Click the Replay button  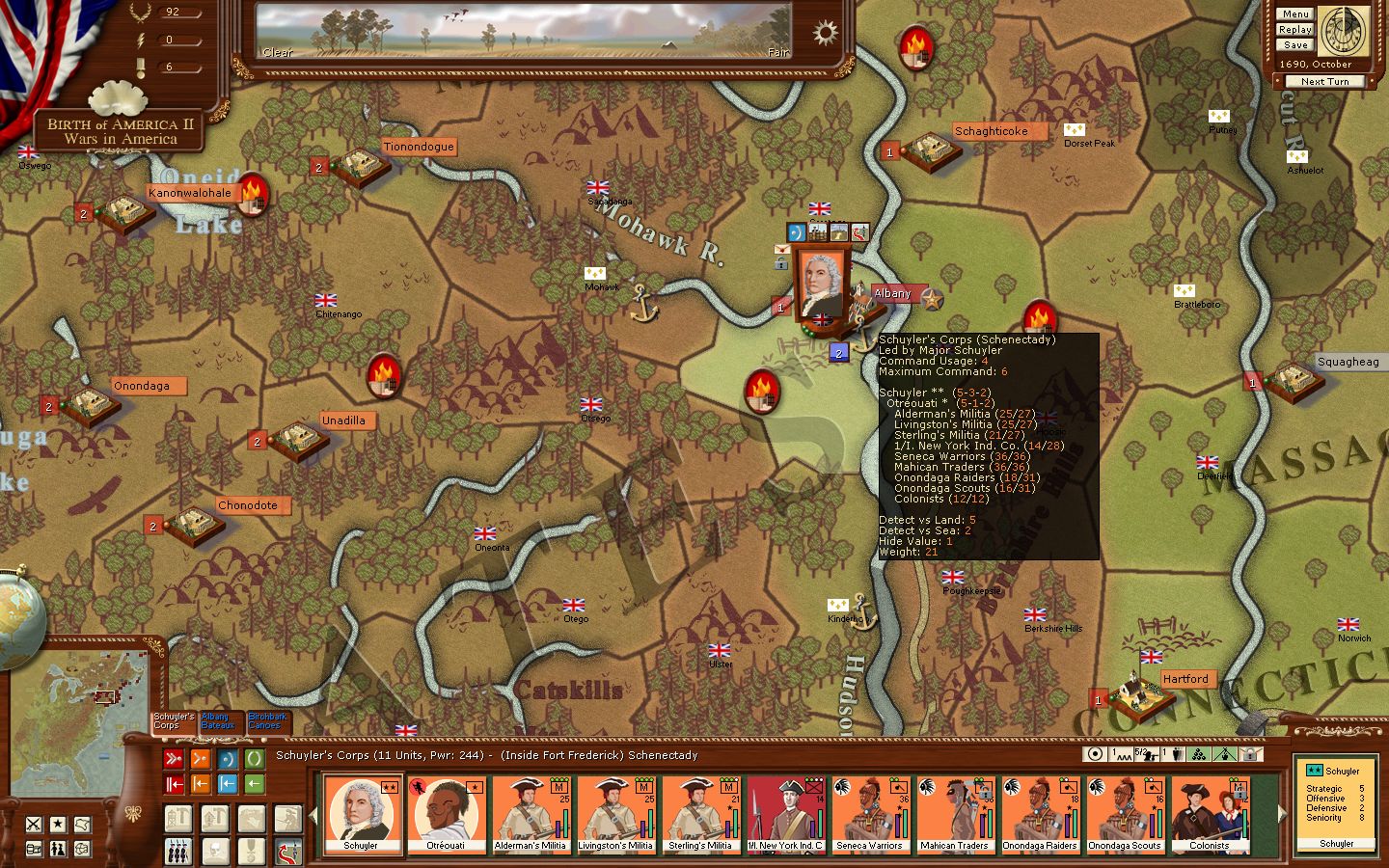click(1294, 30)
